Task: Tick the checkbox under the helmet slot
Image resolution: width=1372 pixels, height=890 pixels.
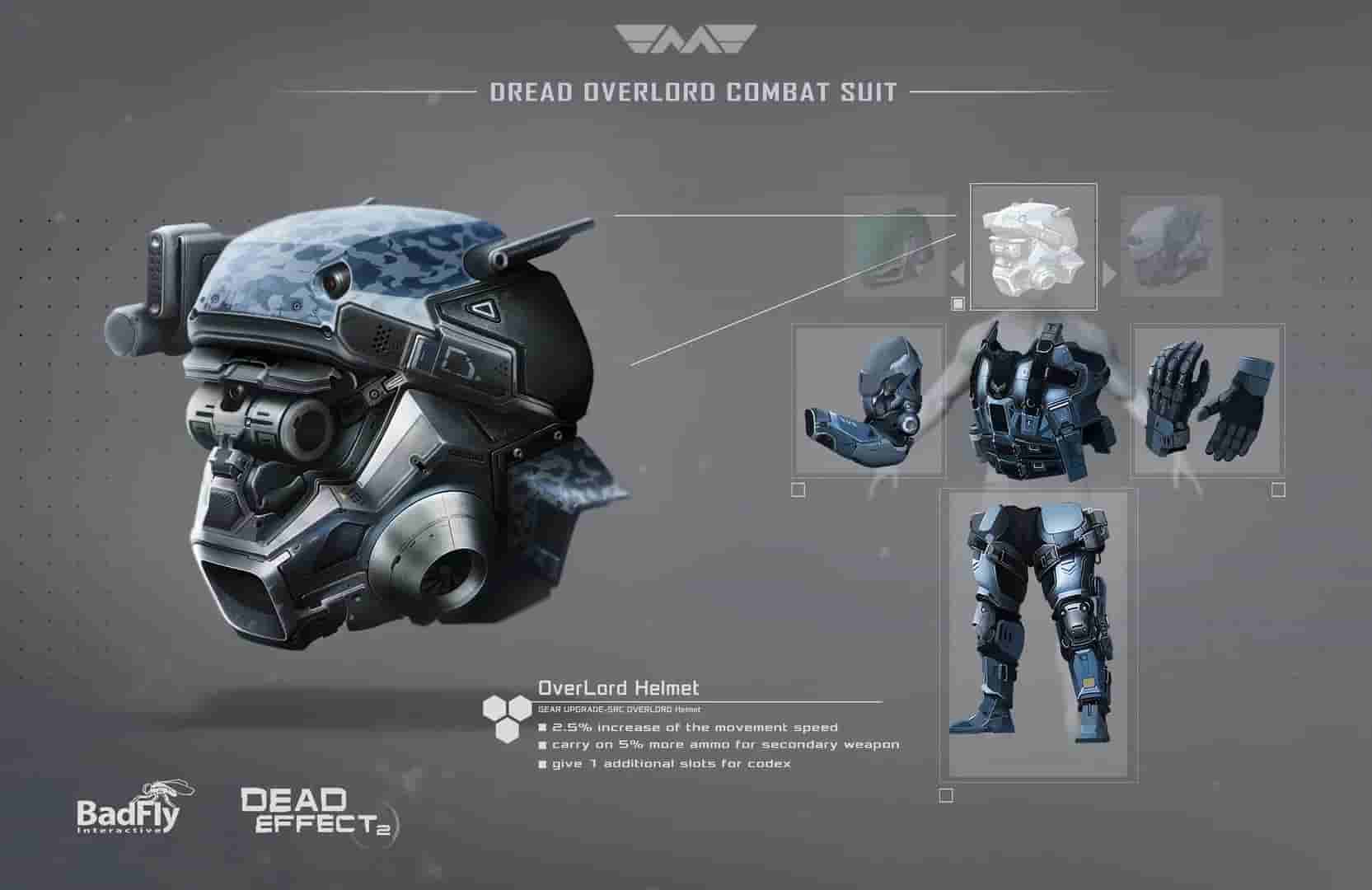Action: [x=958, y=304]
